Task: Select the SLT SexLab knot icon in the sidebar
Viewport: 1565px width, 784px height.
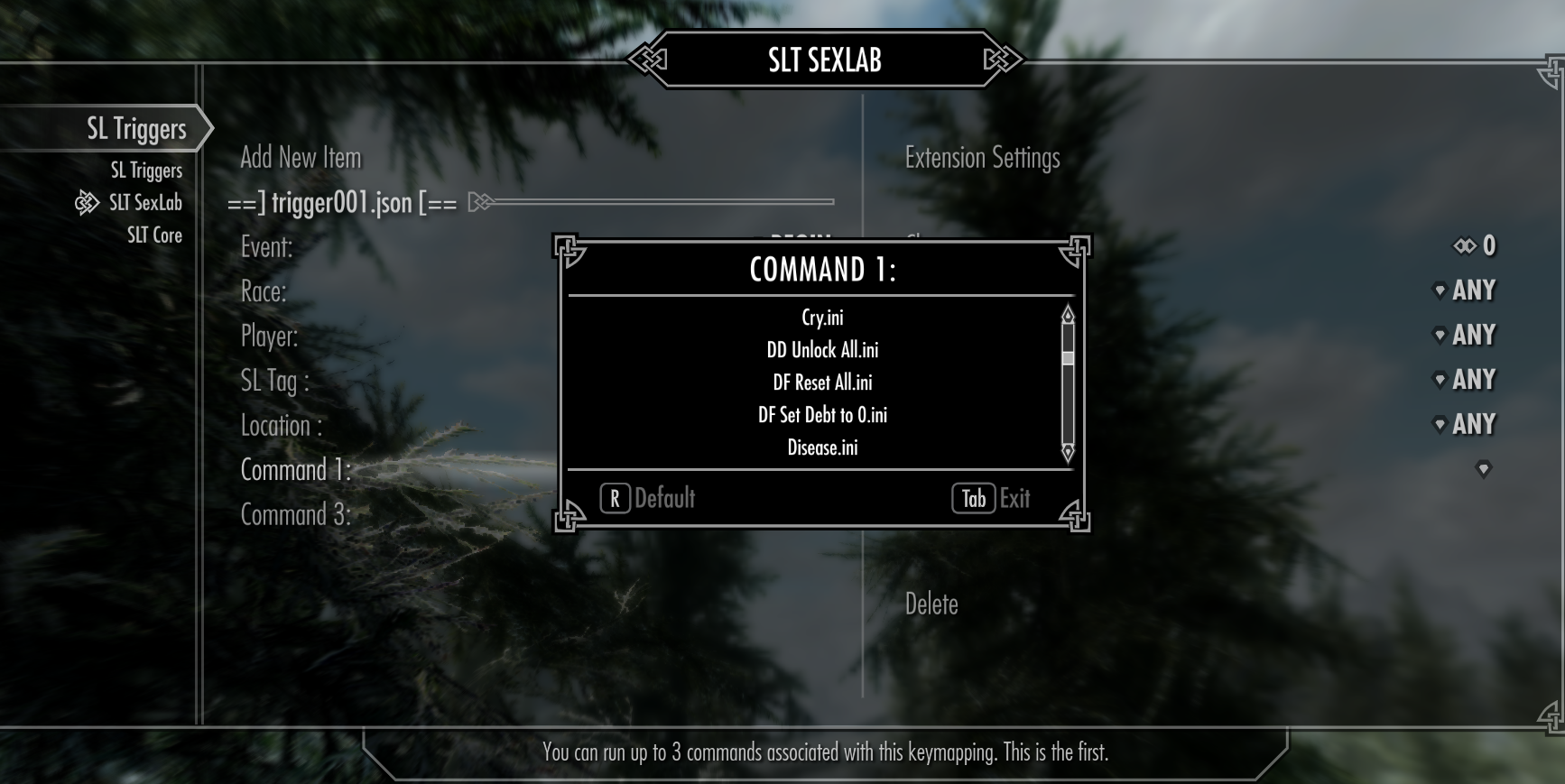Action: pyautogui.click(x=88, y=202)
